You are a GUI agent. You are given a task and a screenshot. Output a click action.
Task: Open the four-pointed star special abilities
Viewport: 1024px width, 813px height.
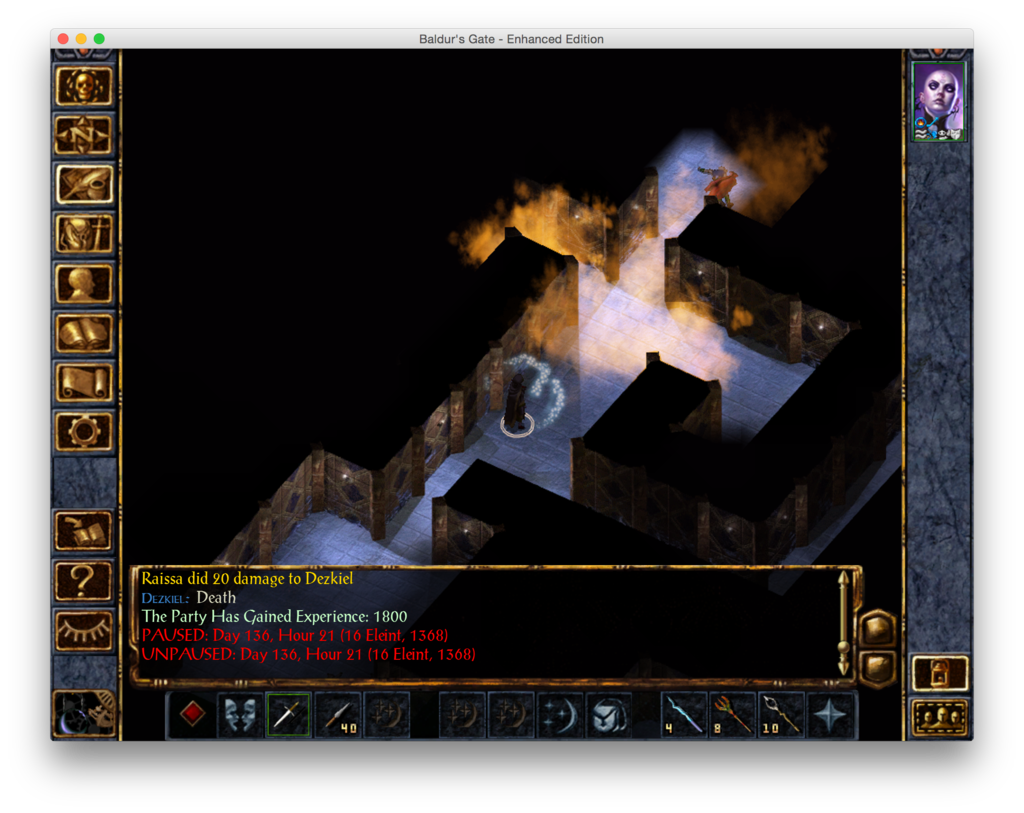pyautogui.click(x=831, y=714)
